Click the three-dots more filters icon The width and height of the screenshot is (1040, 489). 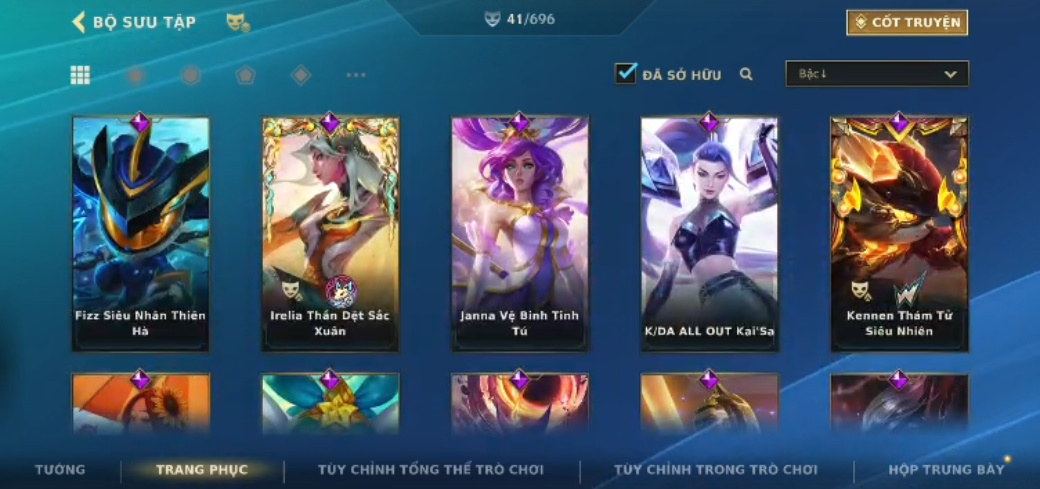coord(356,75)
